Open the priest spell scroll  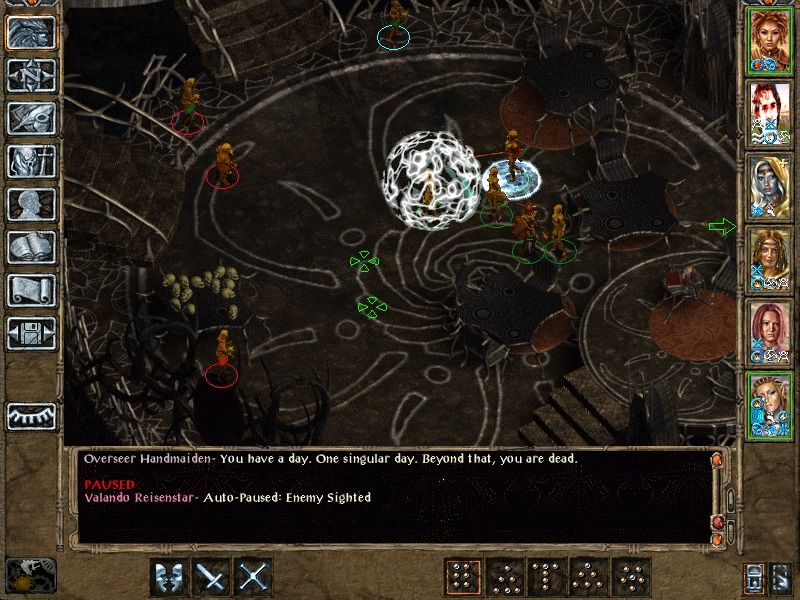31,290
